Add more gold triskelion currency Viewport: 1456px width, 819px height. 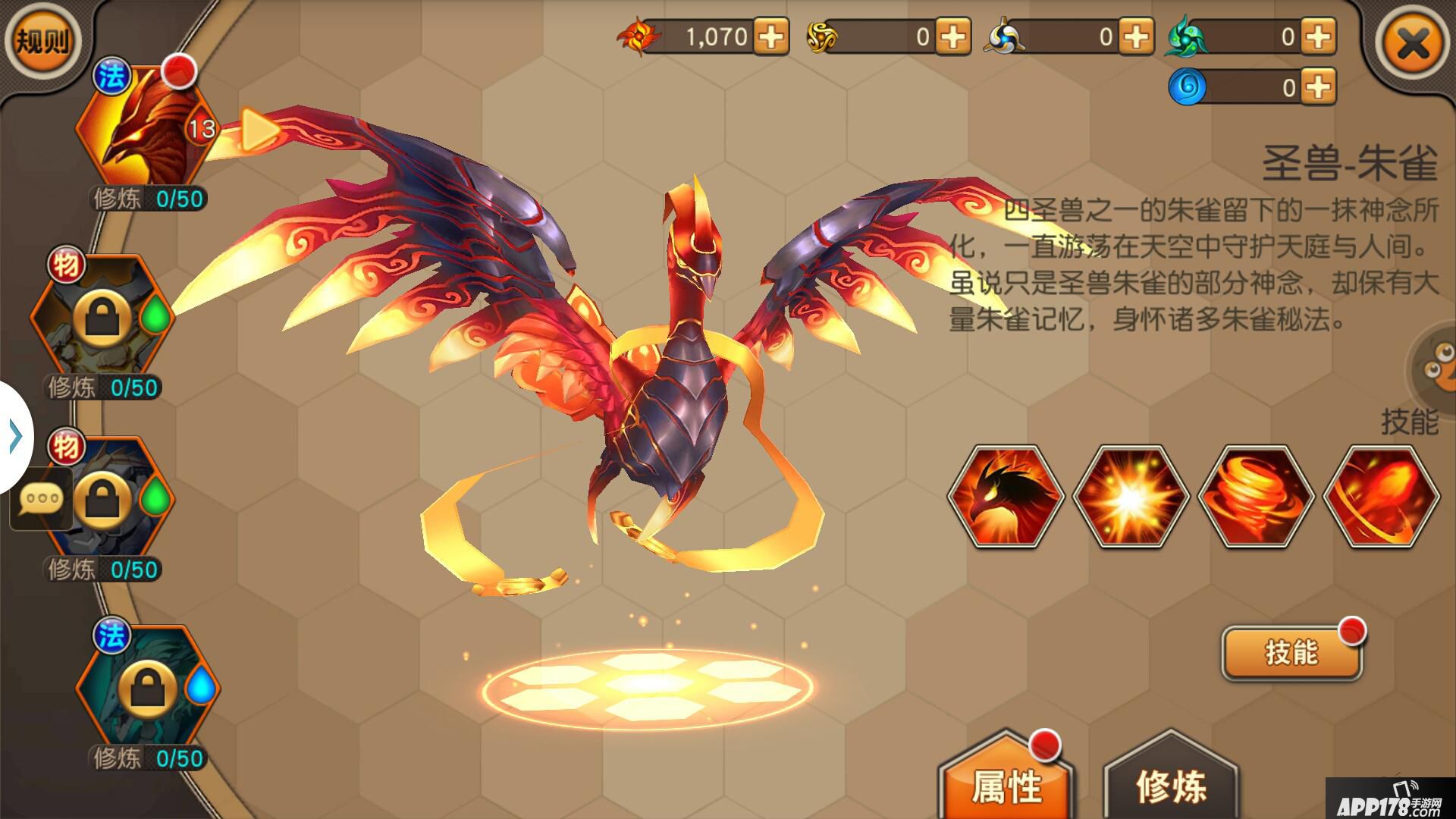click(x=953, y=36)
